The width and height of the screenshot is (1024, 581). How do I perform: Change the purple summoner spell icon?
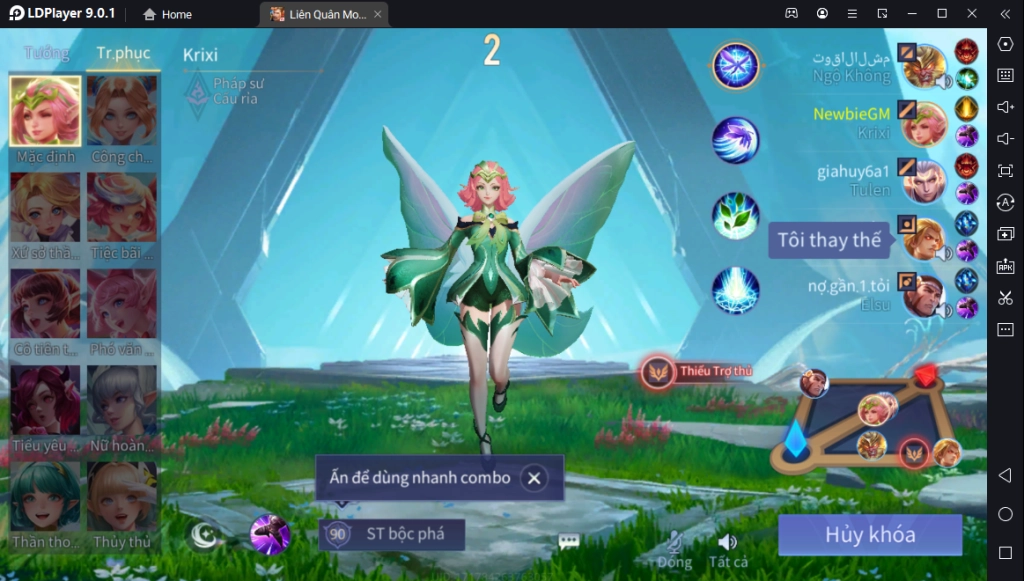270,535
